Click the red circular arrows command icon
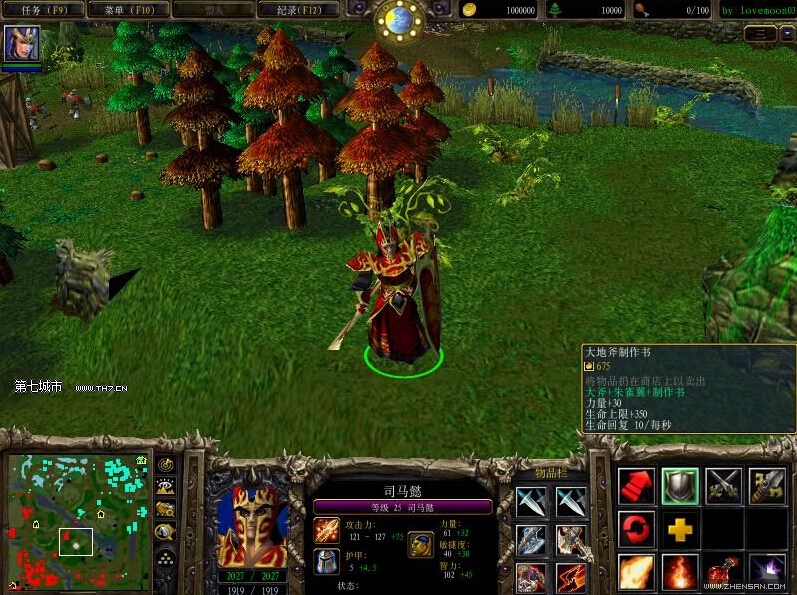Image resolution: width=797 pixels, height=595 pixels. [x=637, y=528]
